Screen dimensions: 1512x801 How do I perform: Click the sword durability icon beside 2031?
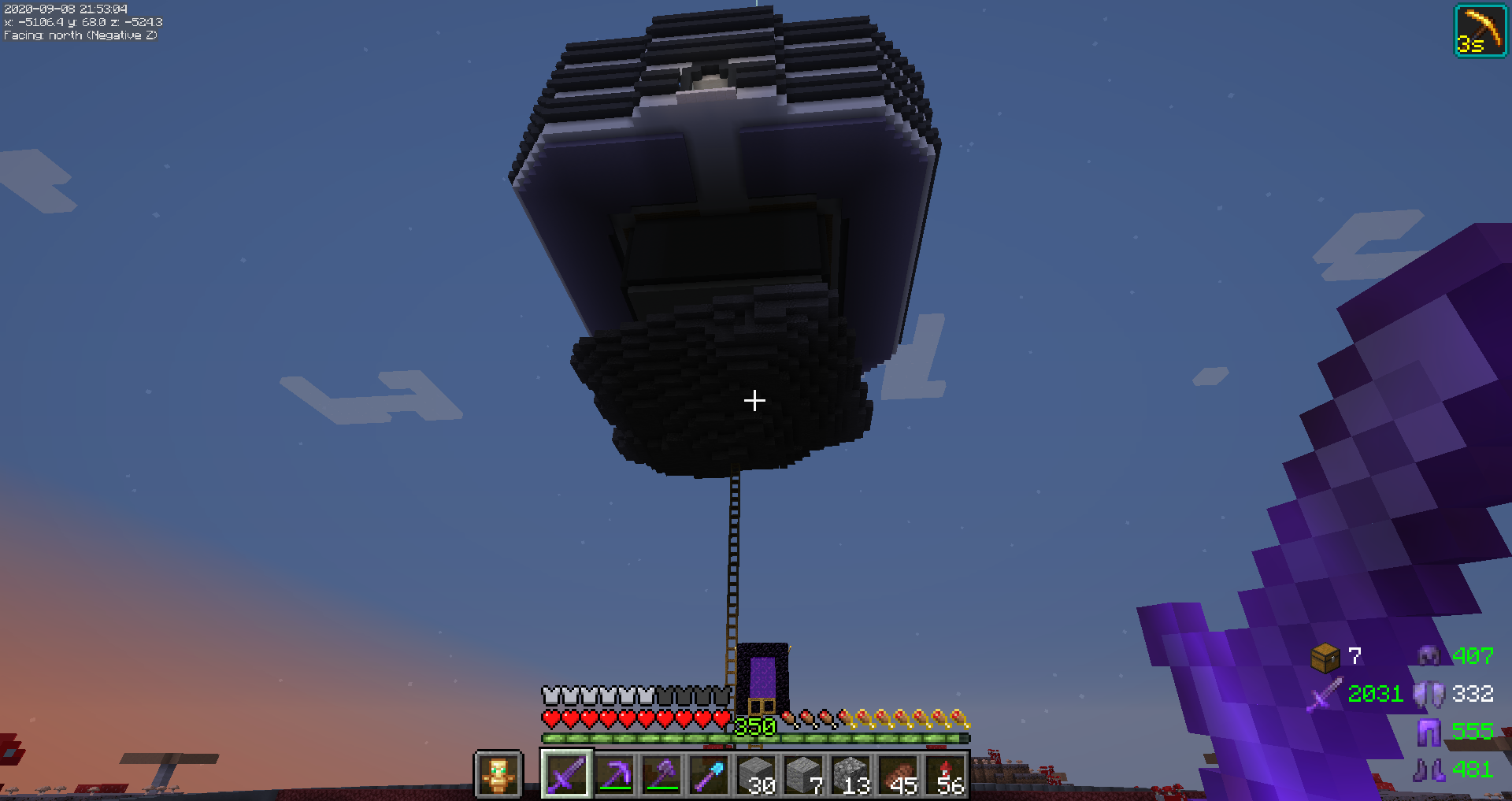click(1325, 694)
